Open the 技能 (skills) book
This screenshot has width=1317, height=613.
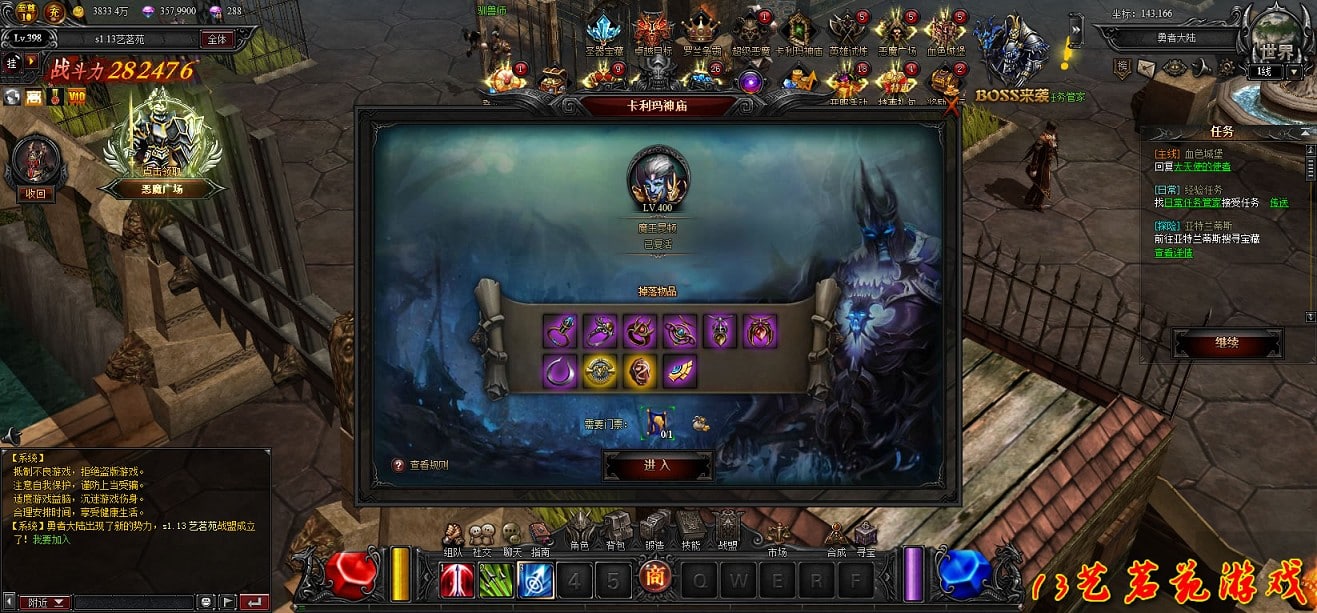690,529
